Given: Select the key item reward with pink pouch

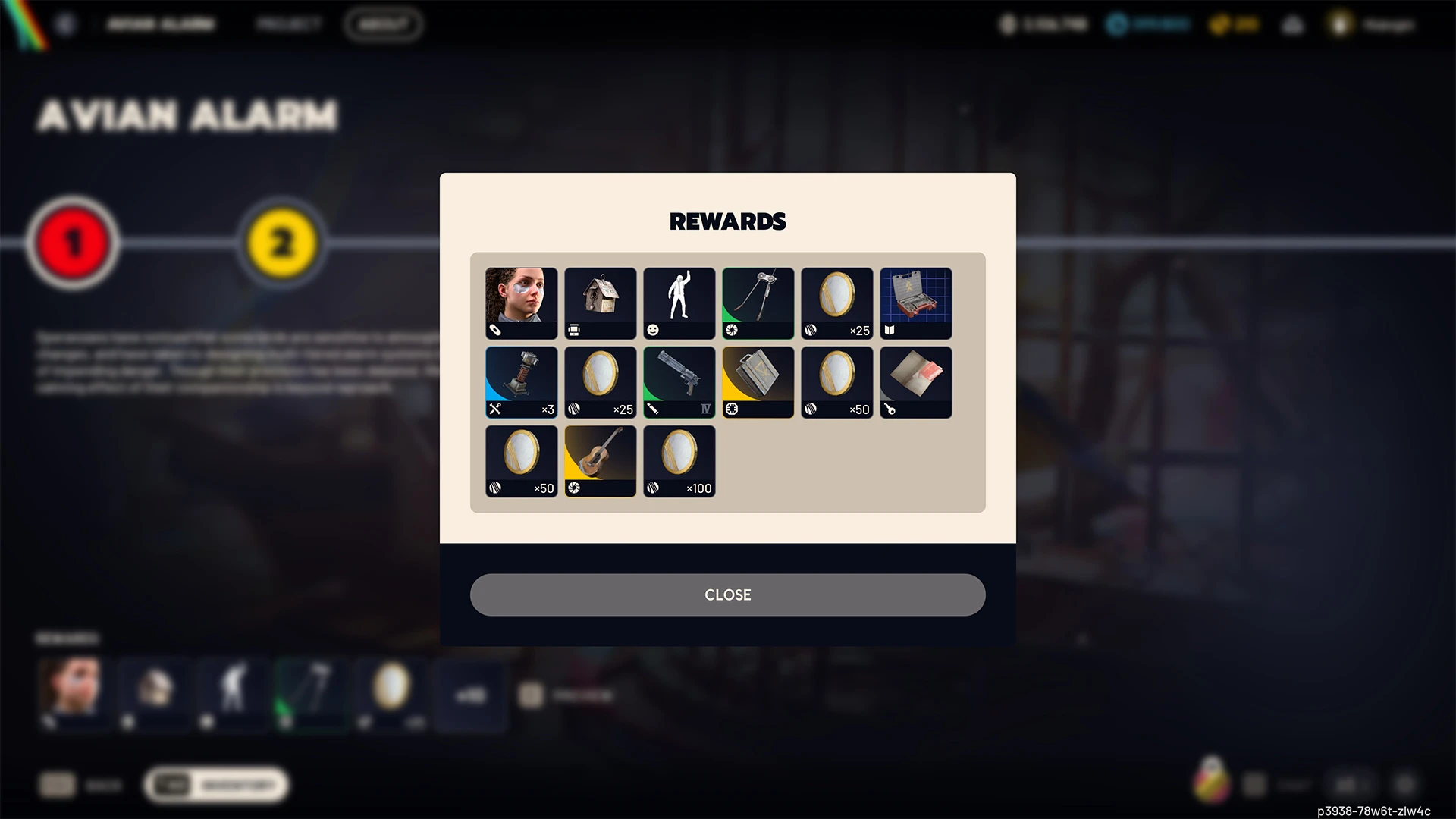Looking at the screenshot, I should (915, 381).
